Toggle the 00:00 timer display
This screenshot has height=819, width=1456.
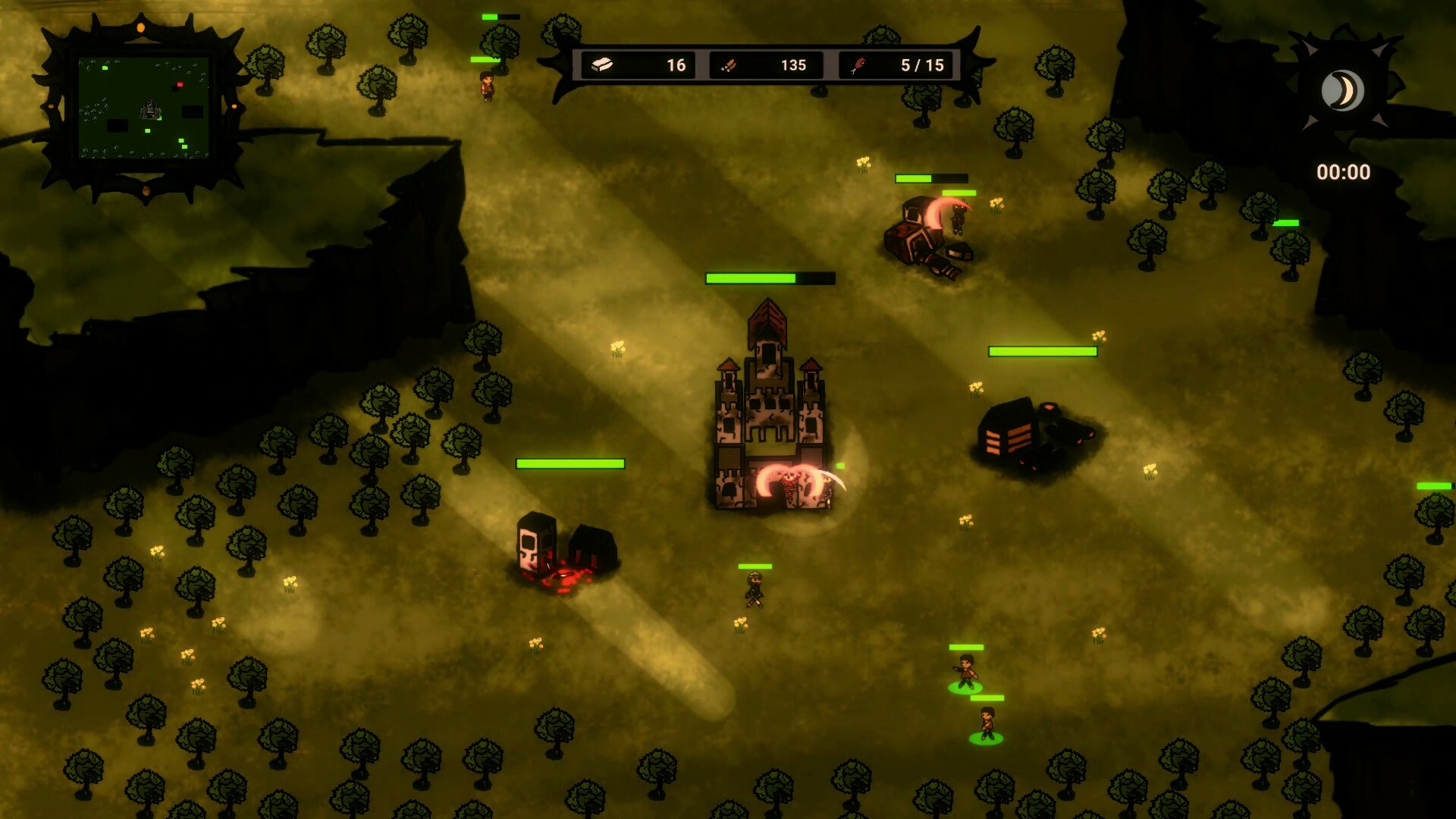click(x=1345, y=172)
